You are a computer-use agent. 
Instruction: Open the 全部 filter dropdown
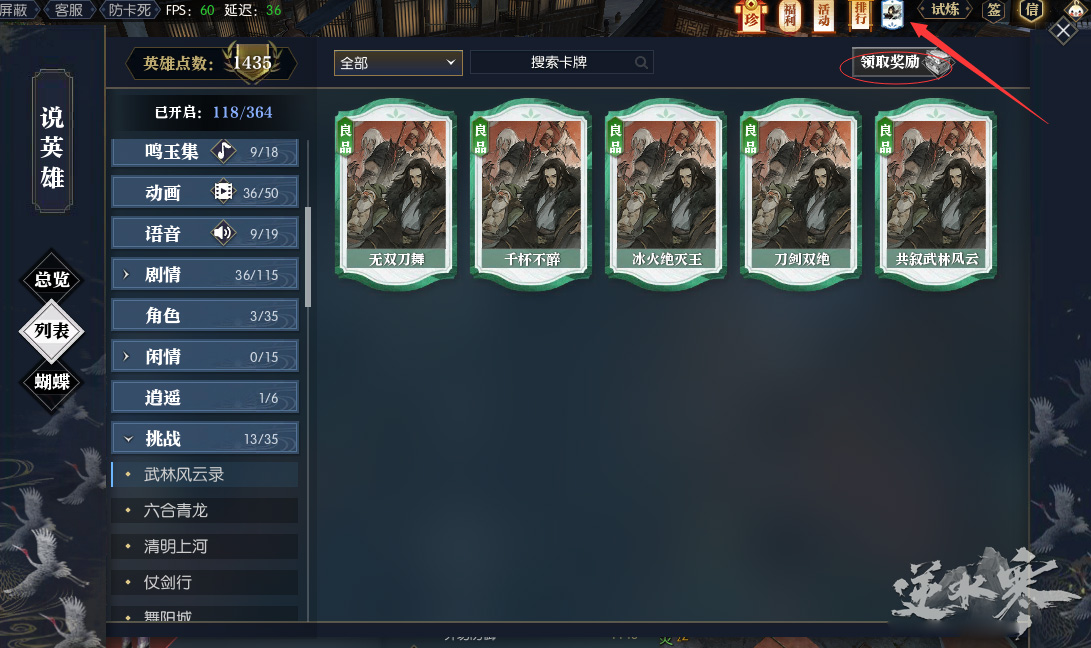(x=397, y=62)
